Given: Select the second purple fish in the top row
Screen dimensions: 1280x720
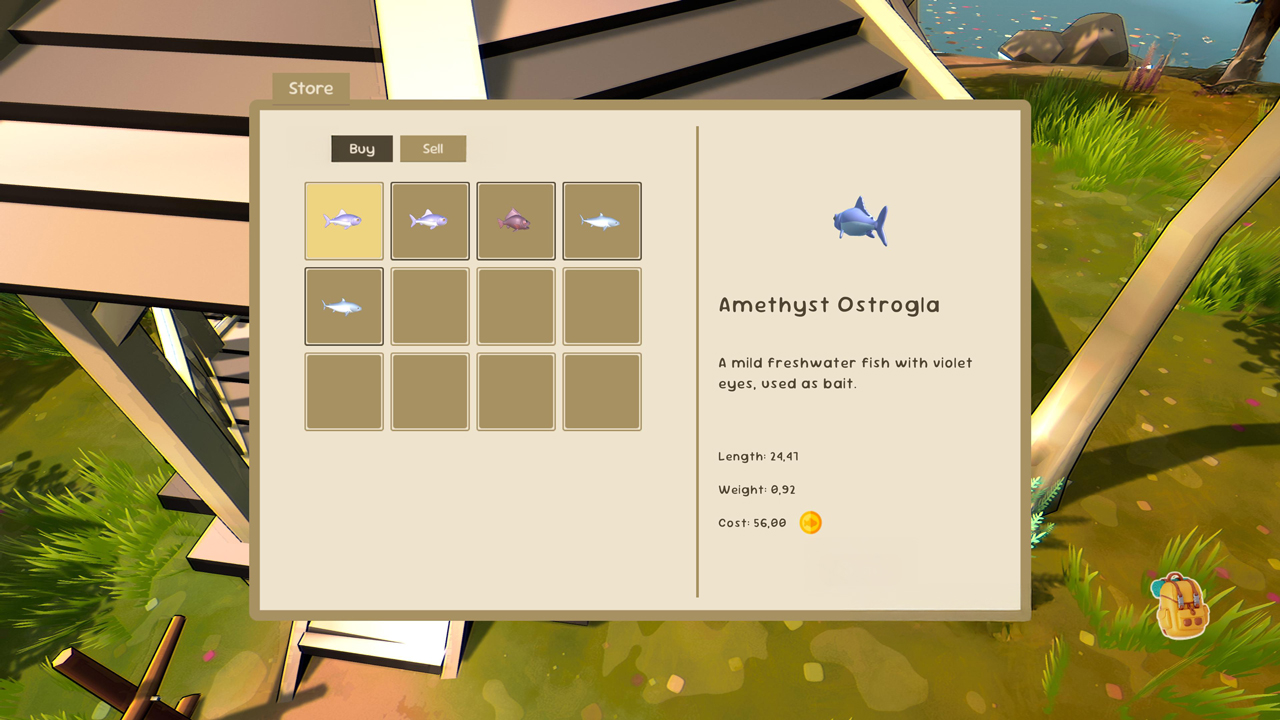Looking at the screenshot, I should (430, 220).
